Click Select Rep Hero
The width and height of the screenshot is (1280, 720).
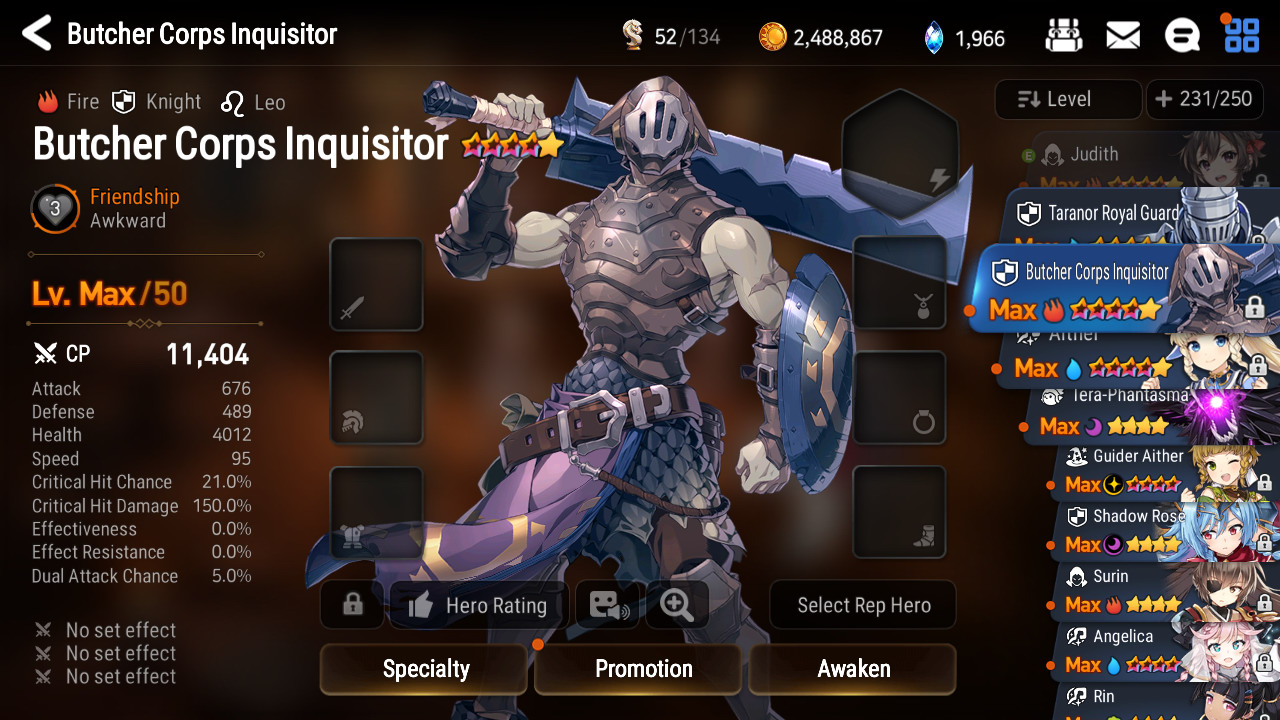tap(863, 605)
